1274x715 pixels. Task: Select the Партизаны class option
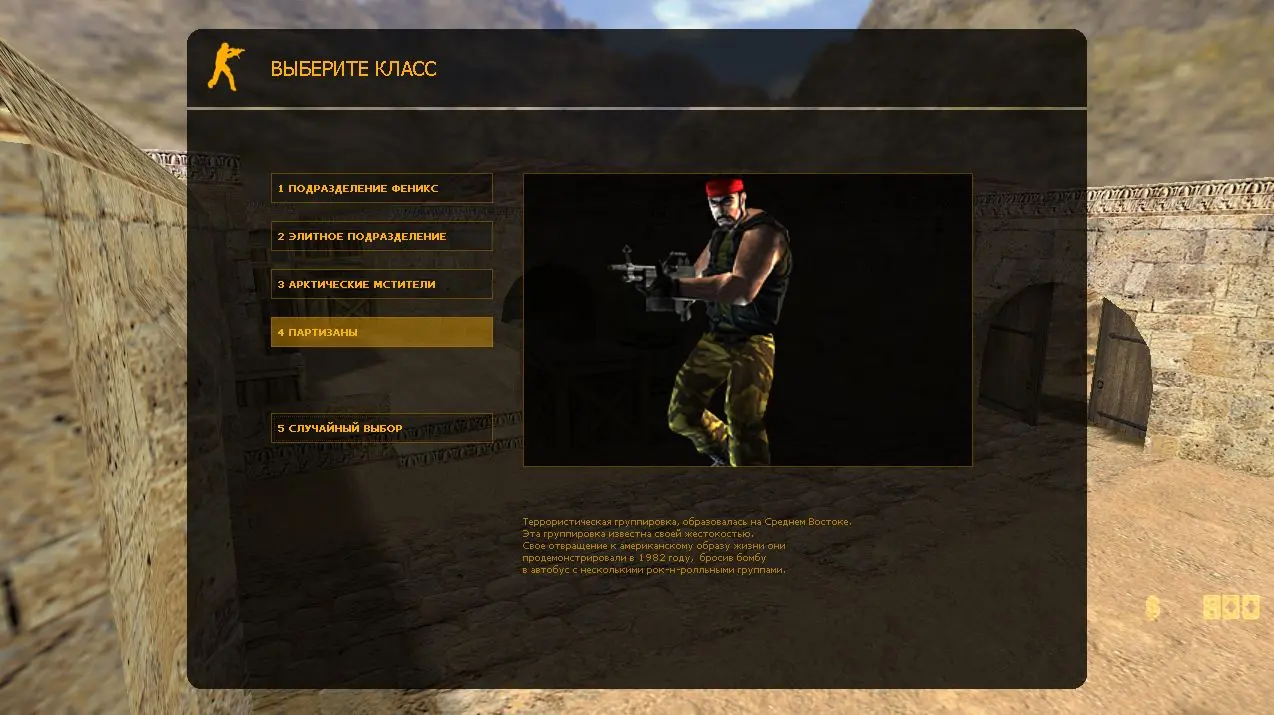[x=381, y=332]
